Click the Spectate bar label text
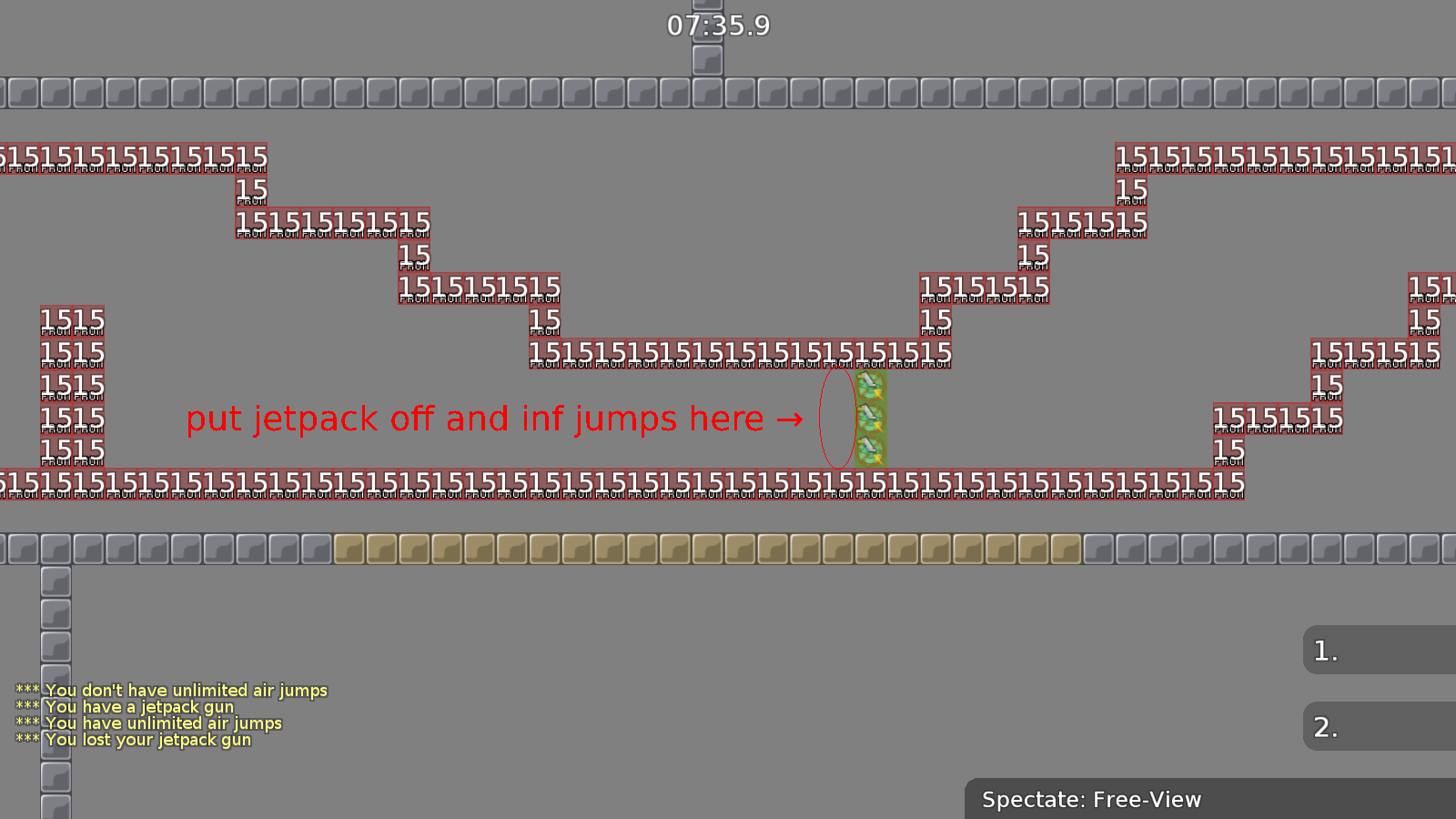The width and height of the screenshot is (1456, 819). pos(1091,800)
